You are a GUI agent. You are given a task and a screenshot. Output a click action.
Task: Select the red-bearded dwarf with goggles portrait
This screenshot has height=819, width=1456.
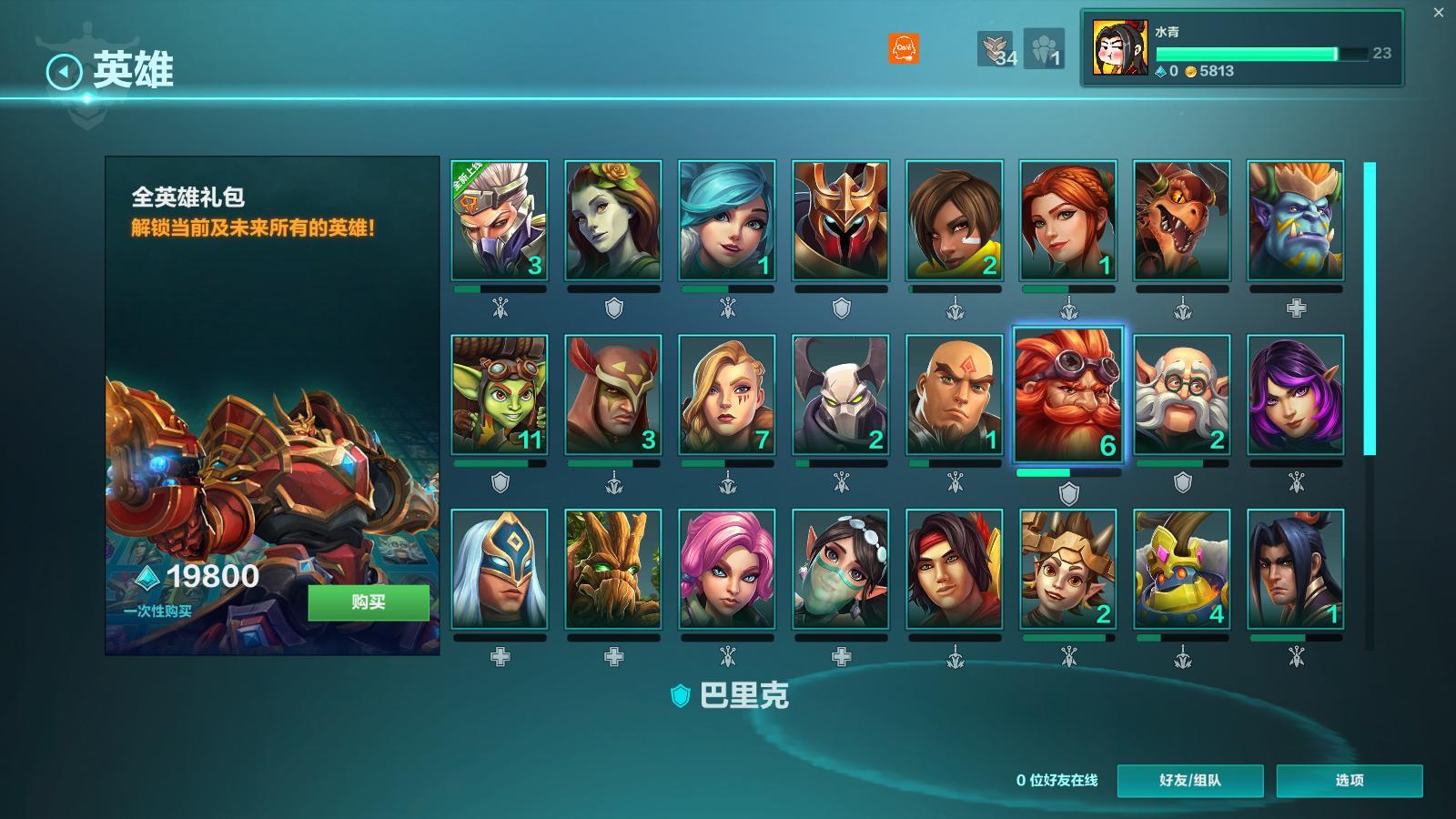click(x=1068, y=395)
